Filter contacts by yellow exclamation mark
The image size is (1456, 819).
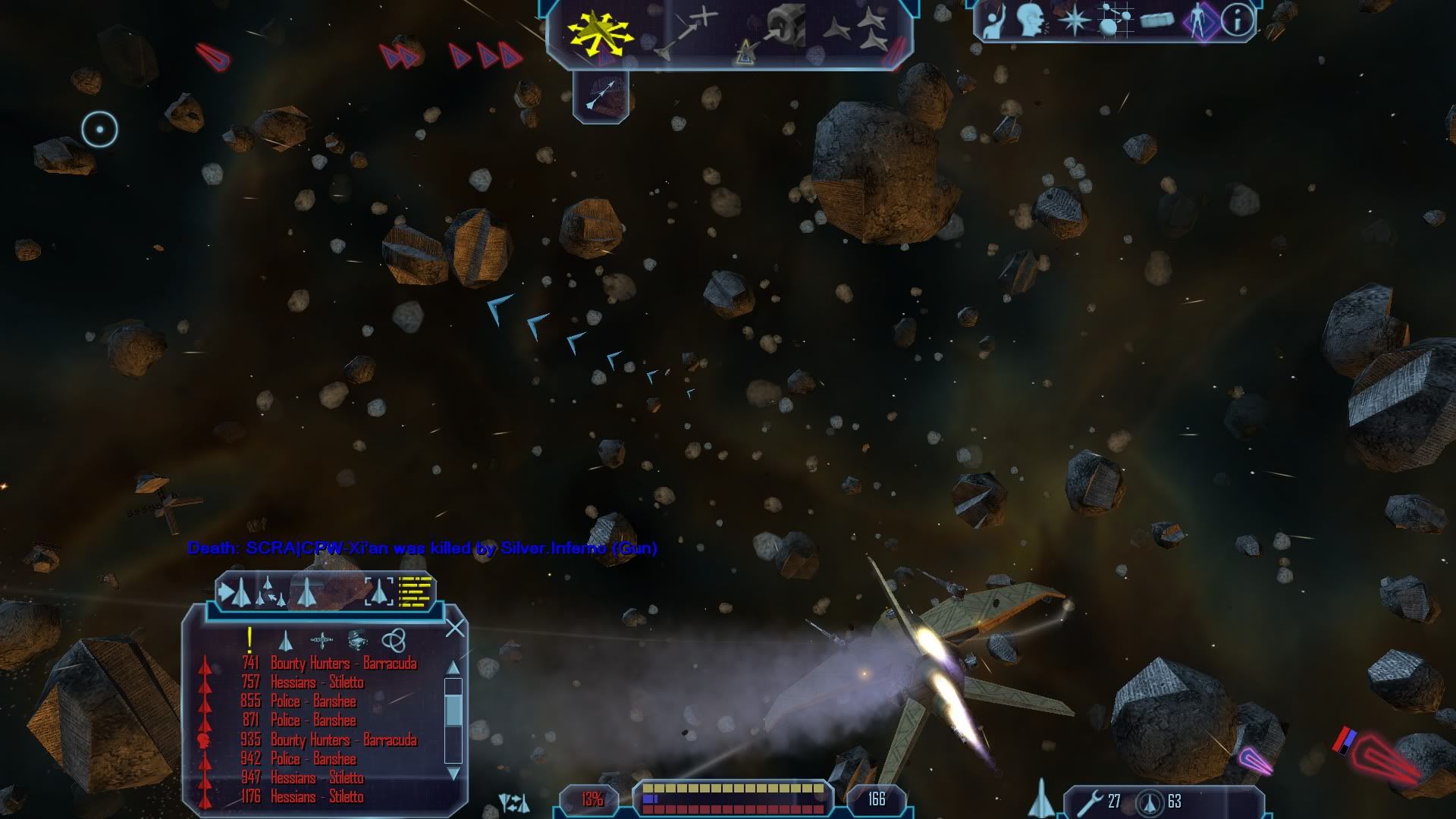249,641
